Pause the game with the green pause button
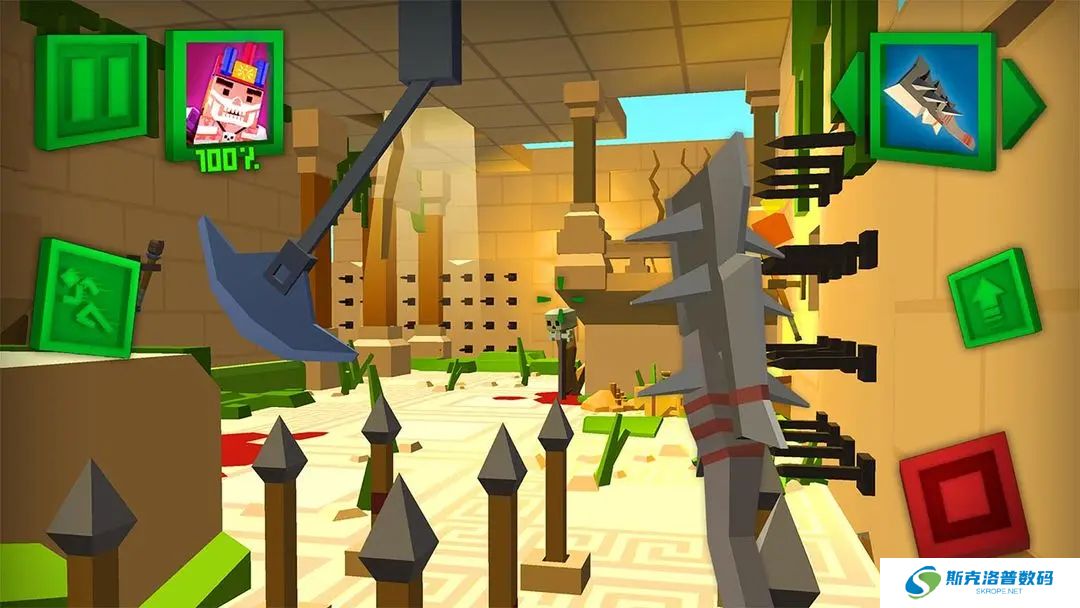This screenshot has height=608, width=1080. tap(91, 89)
